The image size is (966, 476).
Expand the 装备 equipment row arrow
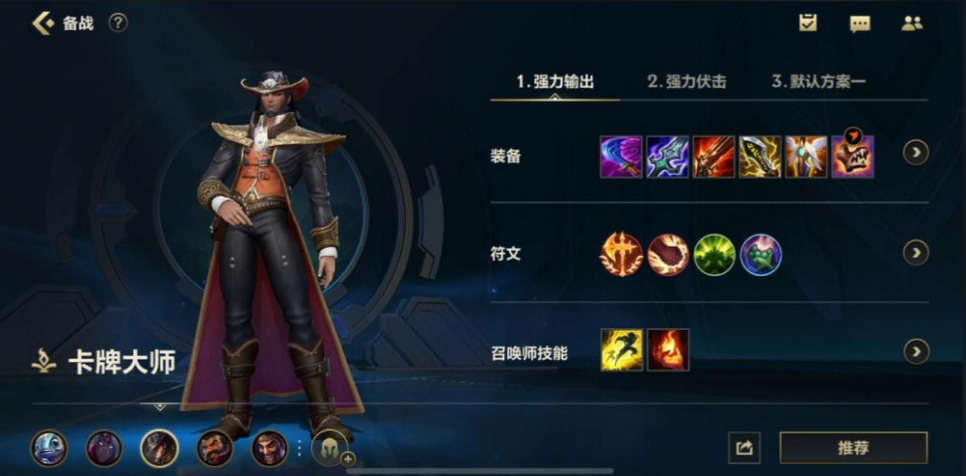[915, 152]
